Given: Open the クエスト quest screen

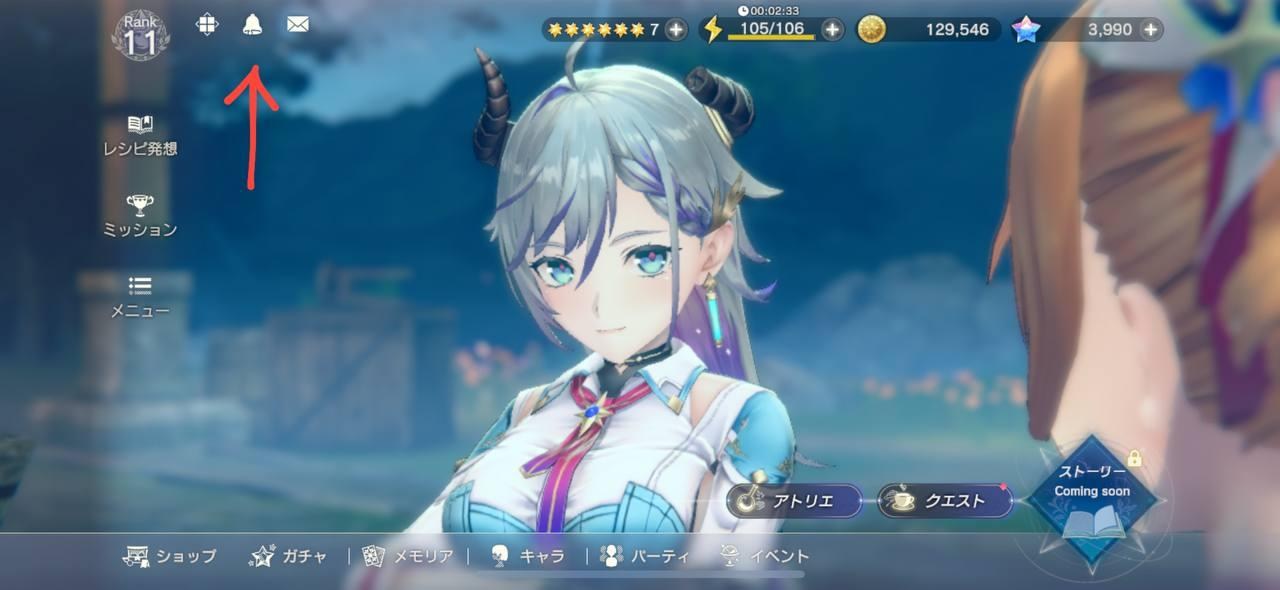Looking at the screenshot, I should pos(945,501).
